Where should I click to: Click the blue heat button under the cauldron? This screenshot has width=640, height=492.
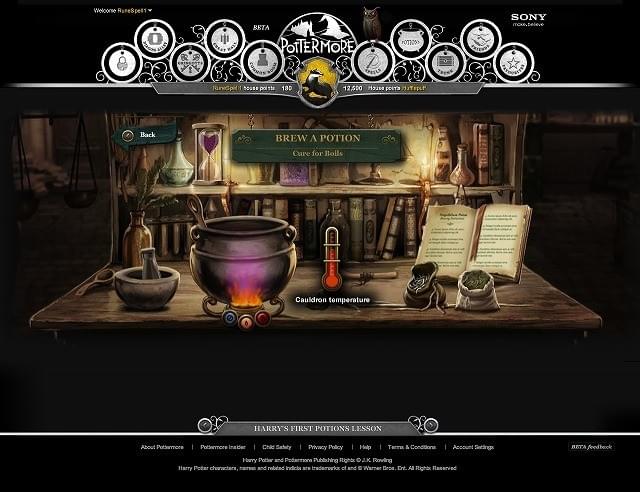pyautogui.click(x=228, y=318)
